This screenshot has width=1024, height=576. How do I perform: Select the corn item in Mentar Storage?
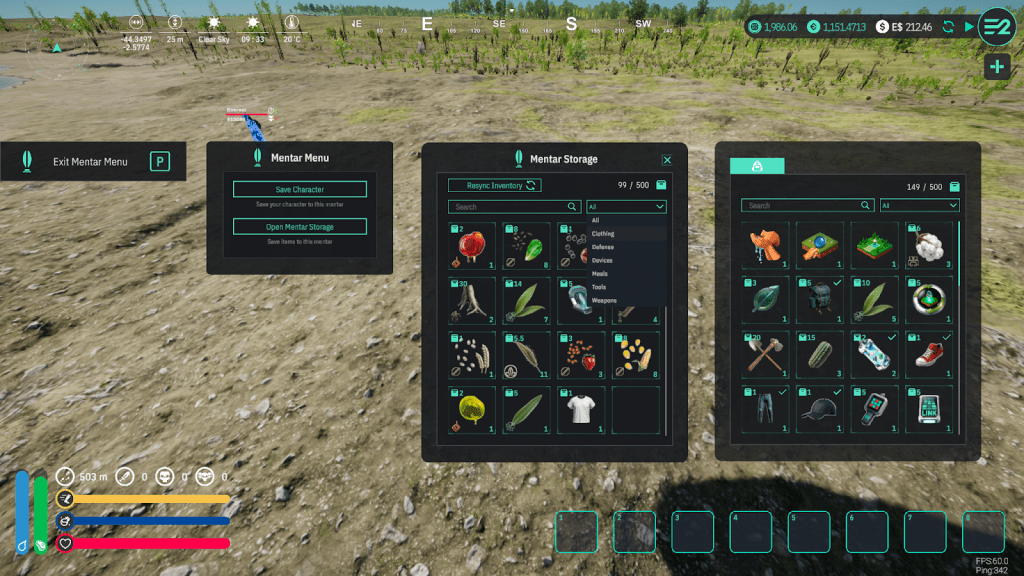pos(635,354)
